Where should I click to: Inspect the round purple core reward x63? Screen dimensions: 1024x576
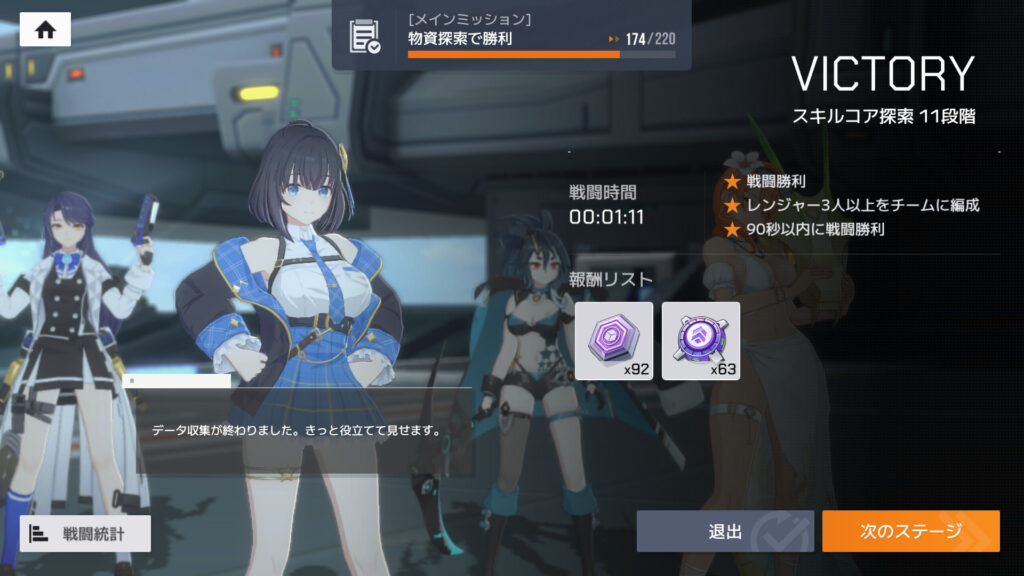701,341
